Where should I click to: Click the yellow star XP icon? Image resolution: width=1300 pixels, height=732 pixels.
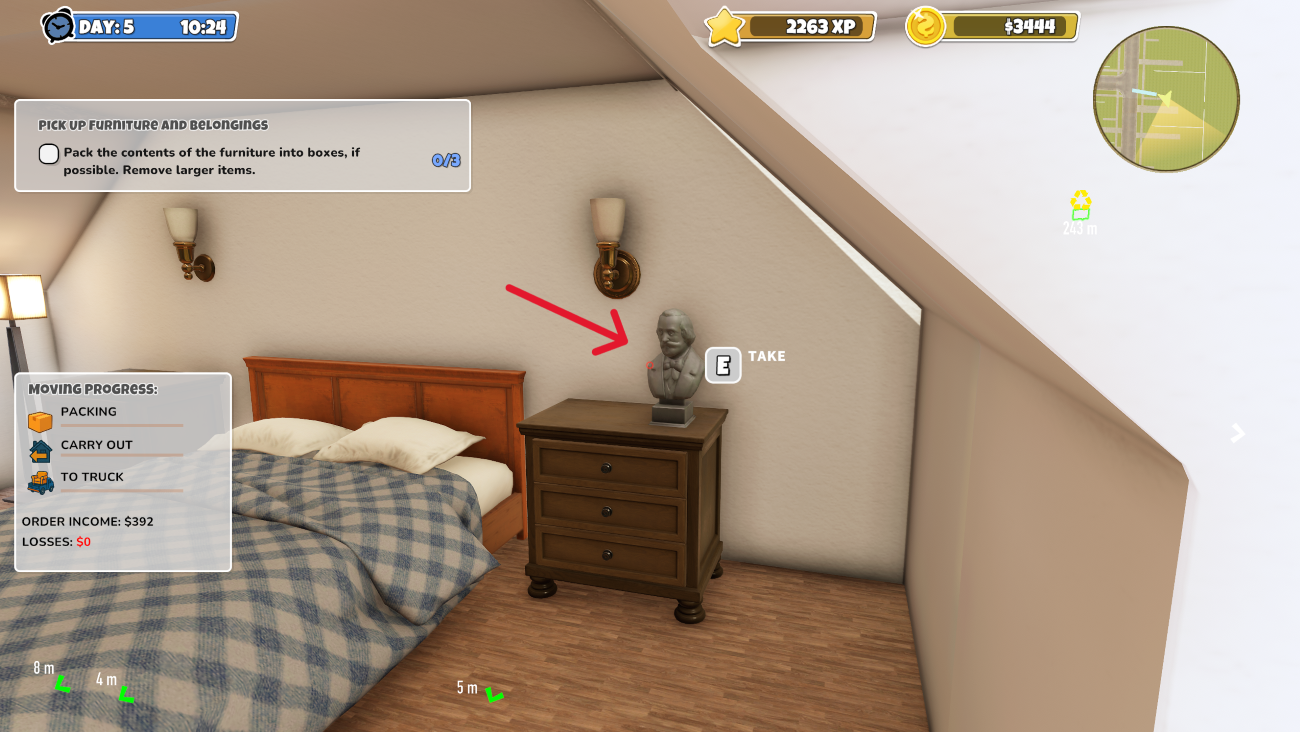coord(724,27)
